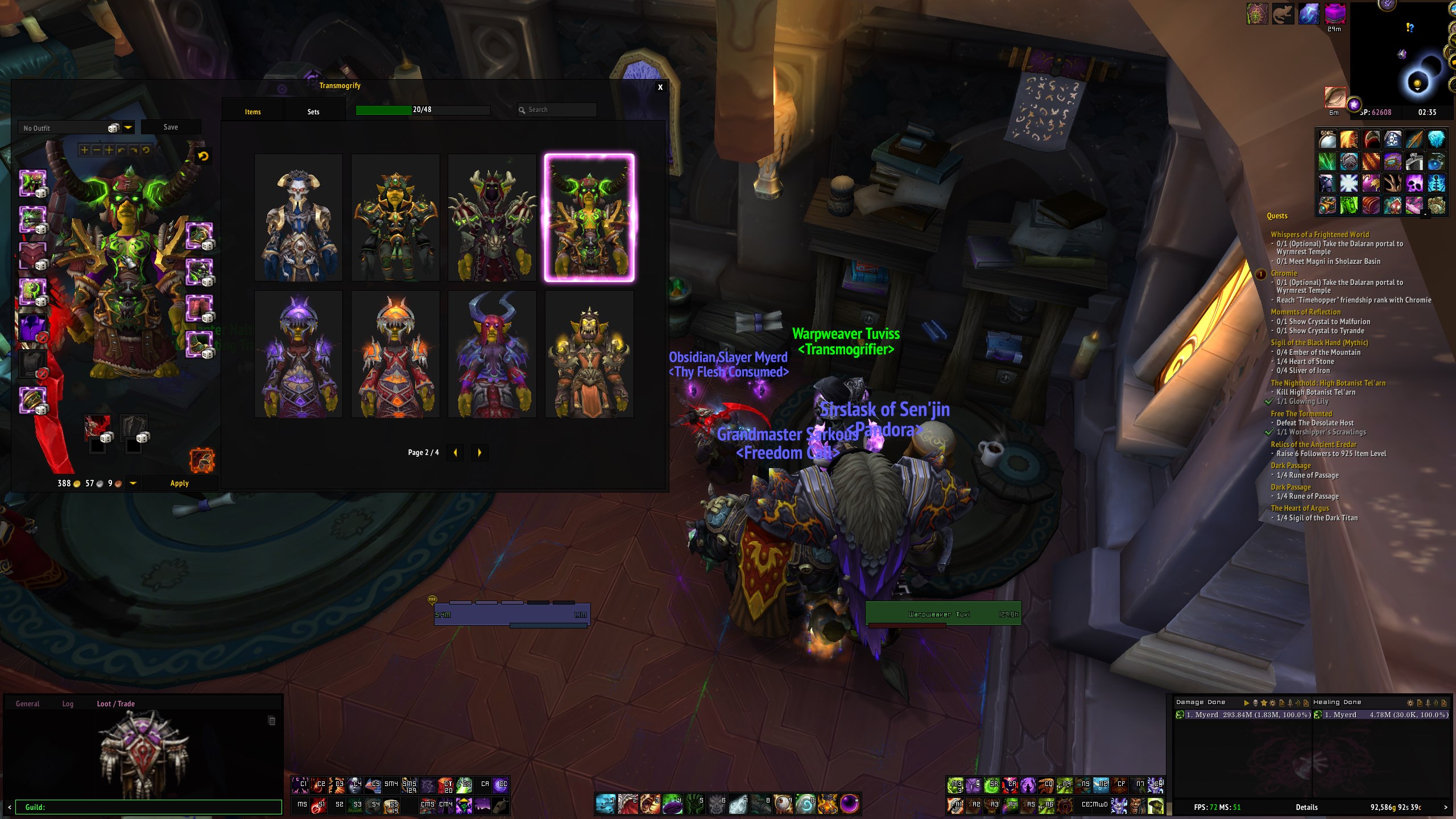Apply the pending transmogrification
The height and width of the screenshot is (819, 1456).
(x=179, y=483)
